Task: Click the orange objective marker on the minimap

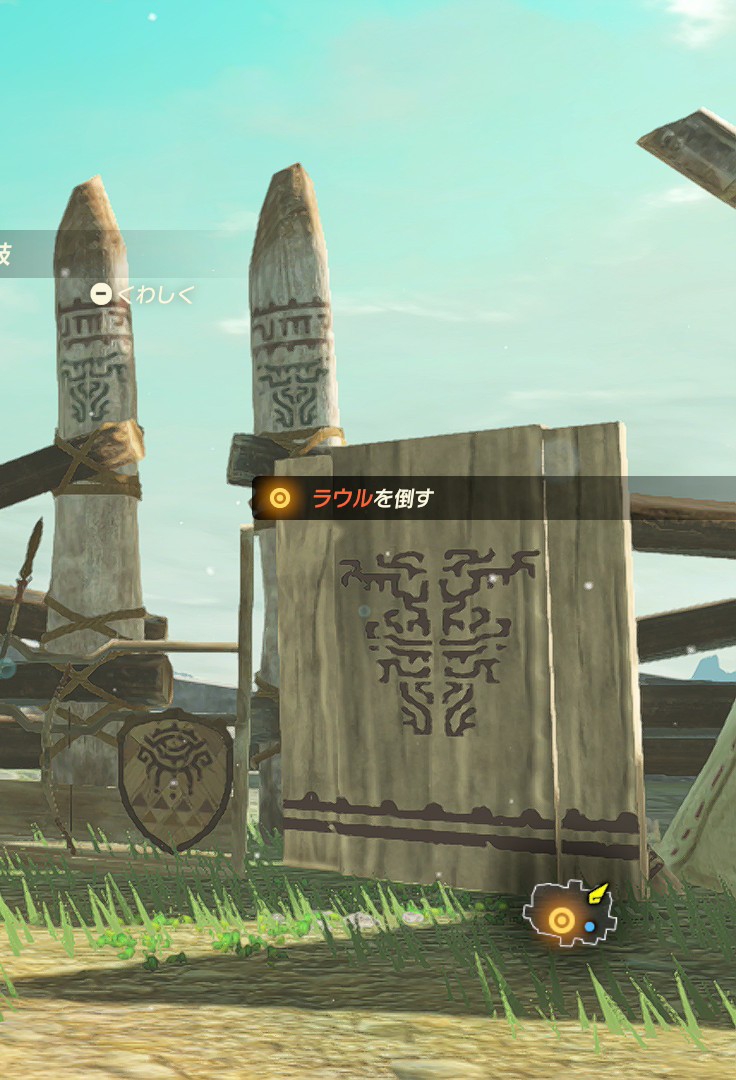Action: [562, 920]
